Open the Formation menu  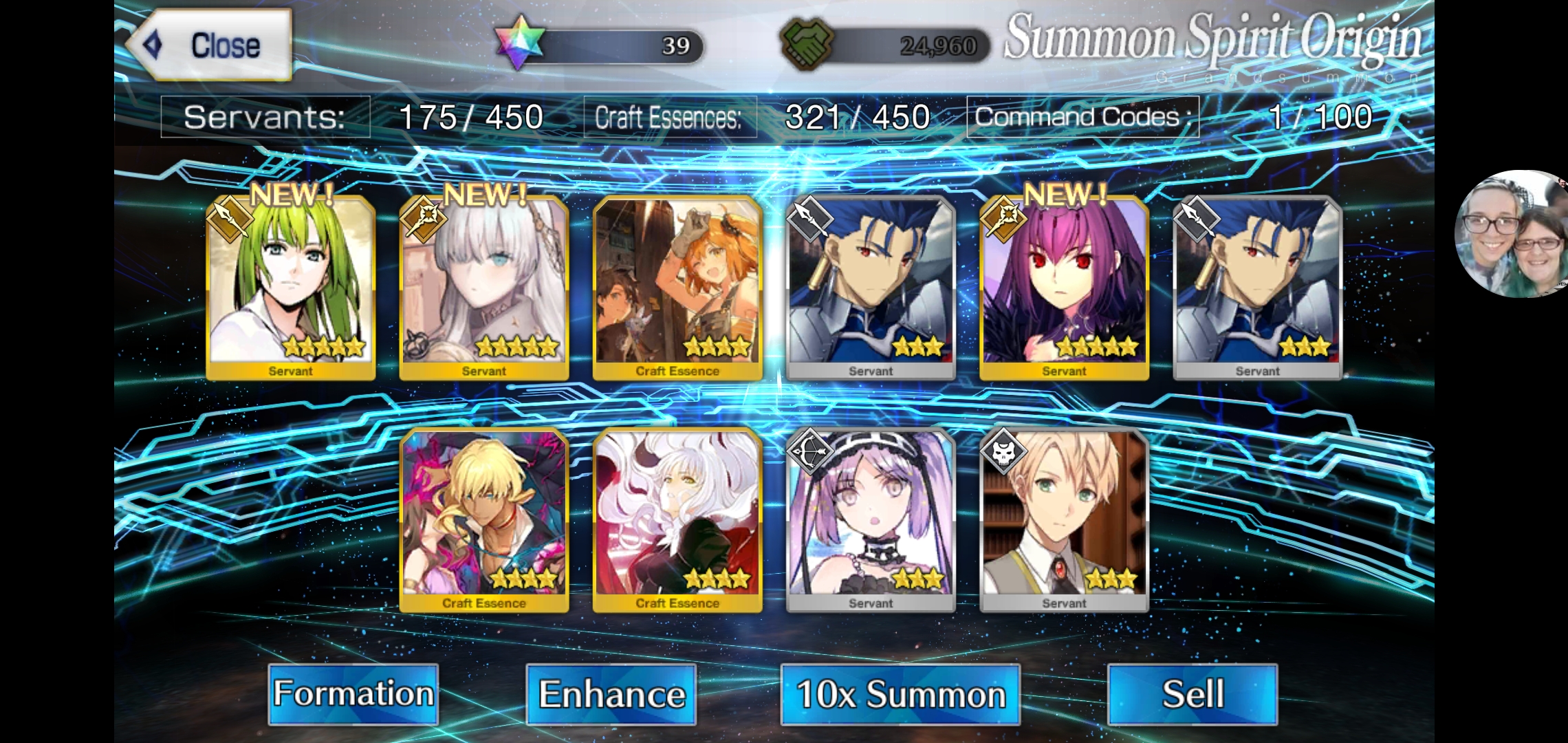tap(353, 693)
